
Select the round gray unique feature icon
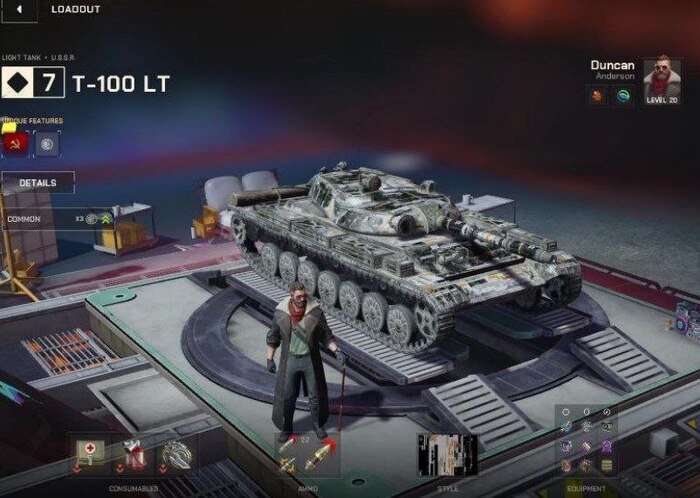point(46,144)
